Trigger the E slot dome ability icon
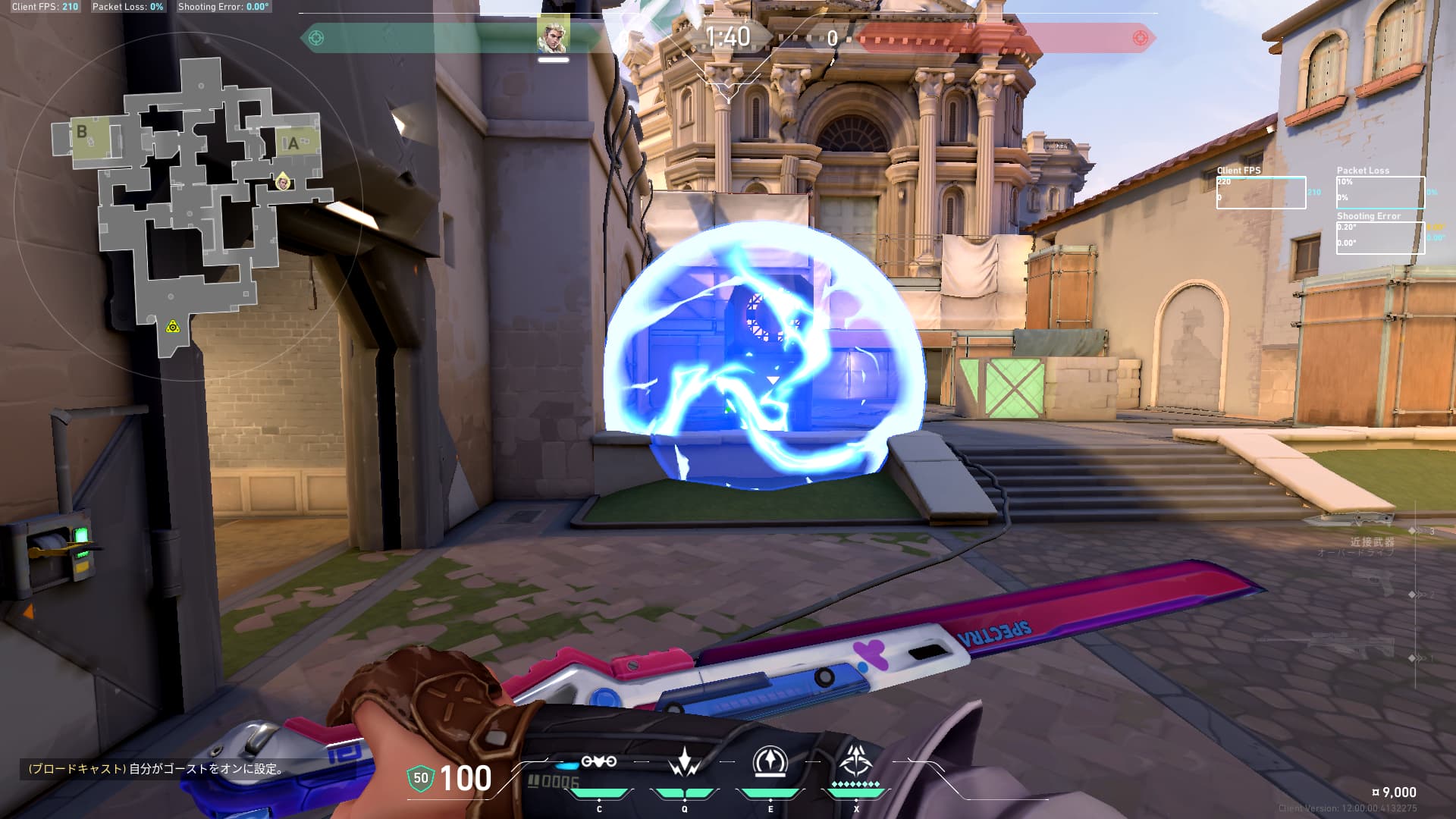Screen dimensions: 1456x819 click(770, 761)
